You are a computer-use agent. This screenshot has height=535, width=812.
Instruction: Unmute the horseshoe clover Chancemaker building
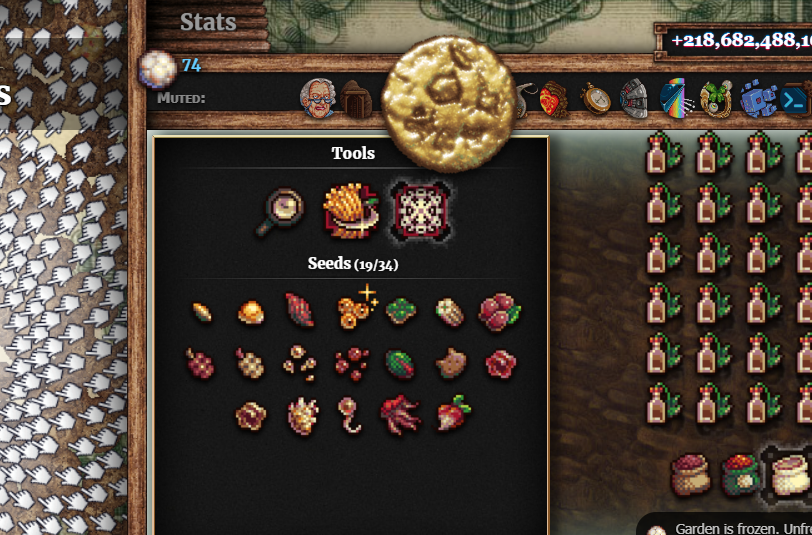715,99
